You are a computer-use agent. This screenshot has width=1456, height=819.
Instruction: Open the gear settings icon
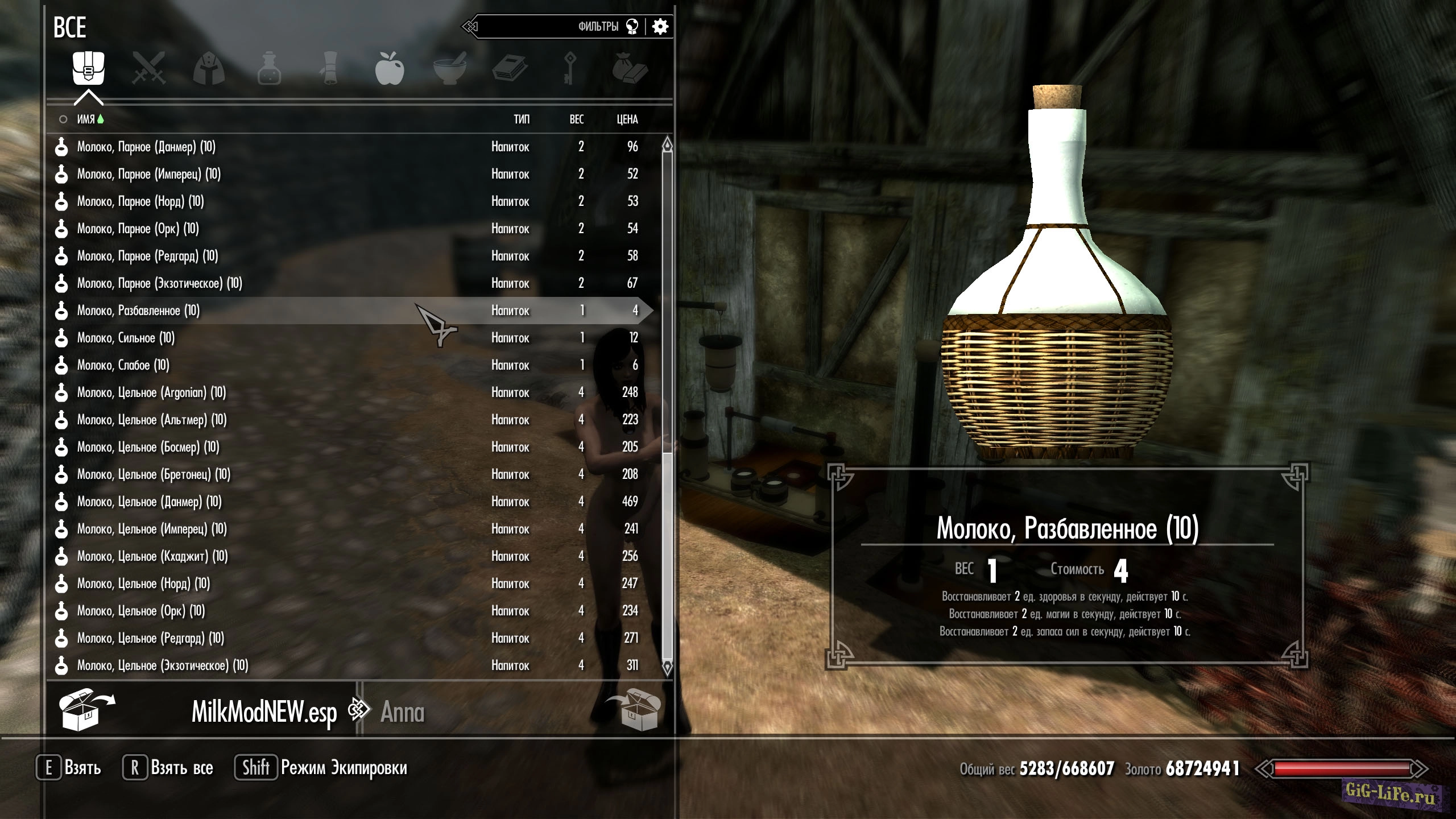point(660,27)
